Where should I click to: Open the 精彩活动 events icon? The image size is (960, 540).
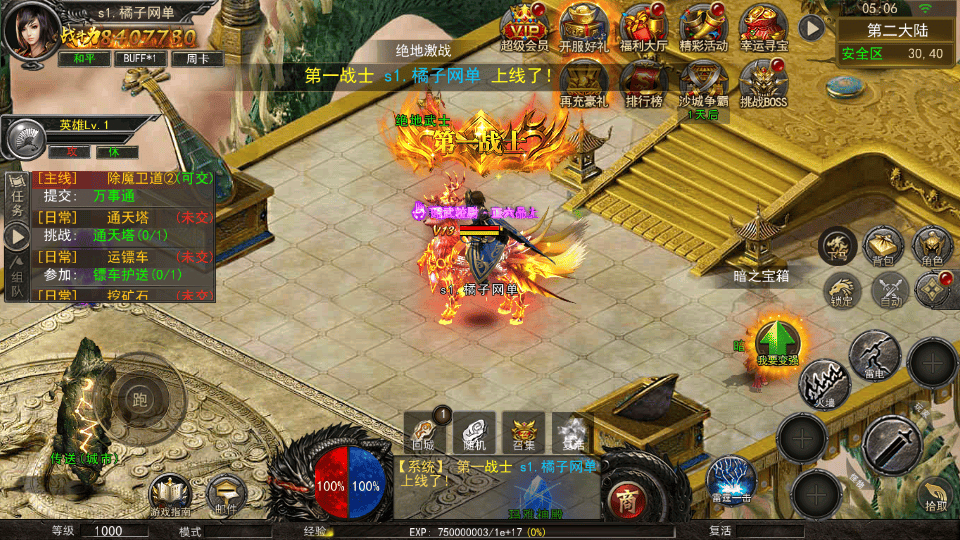point(703,26)
